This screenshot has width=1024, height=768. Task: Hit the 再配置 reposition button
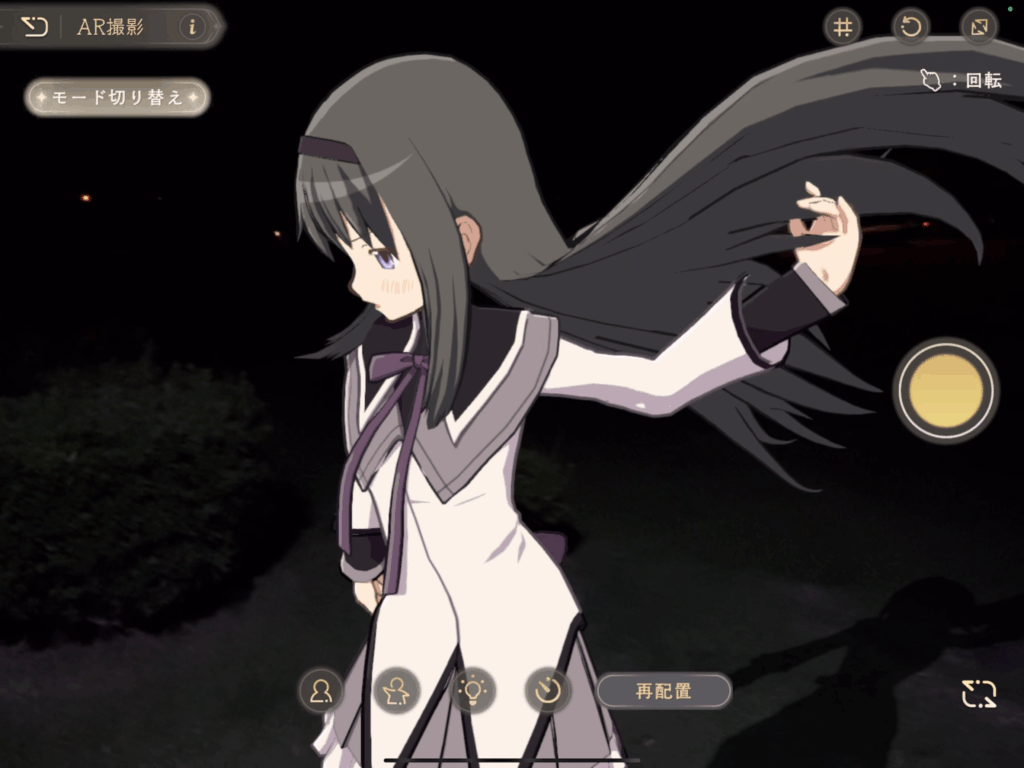[664, 690]
